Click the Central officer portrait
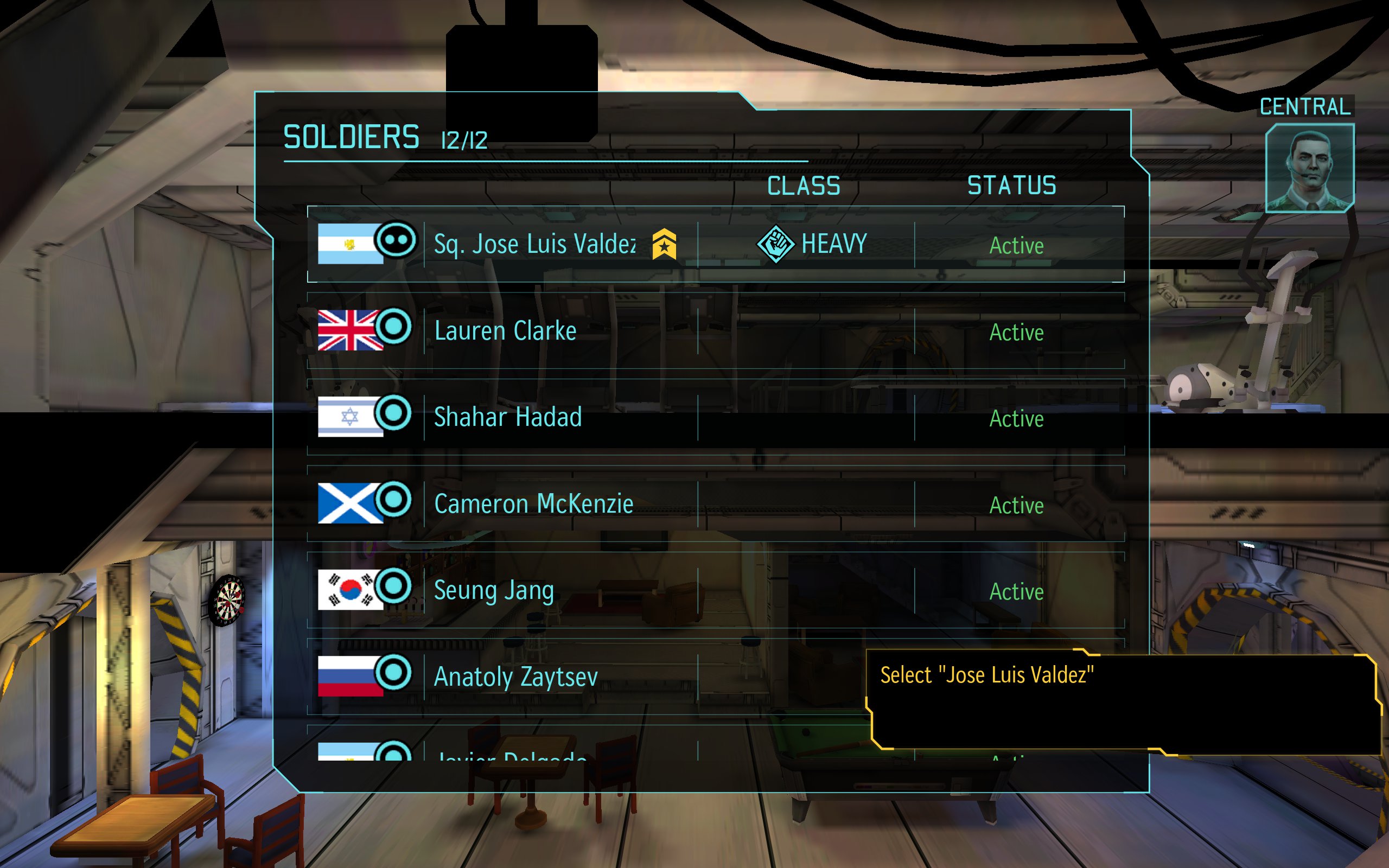This screenshot has width=1389, height=868. point(1309,168)
